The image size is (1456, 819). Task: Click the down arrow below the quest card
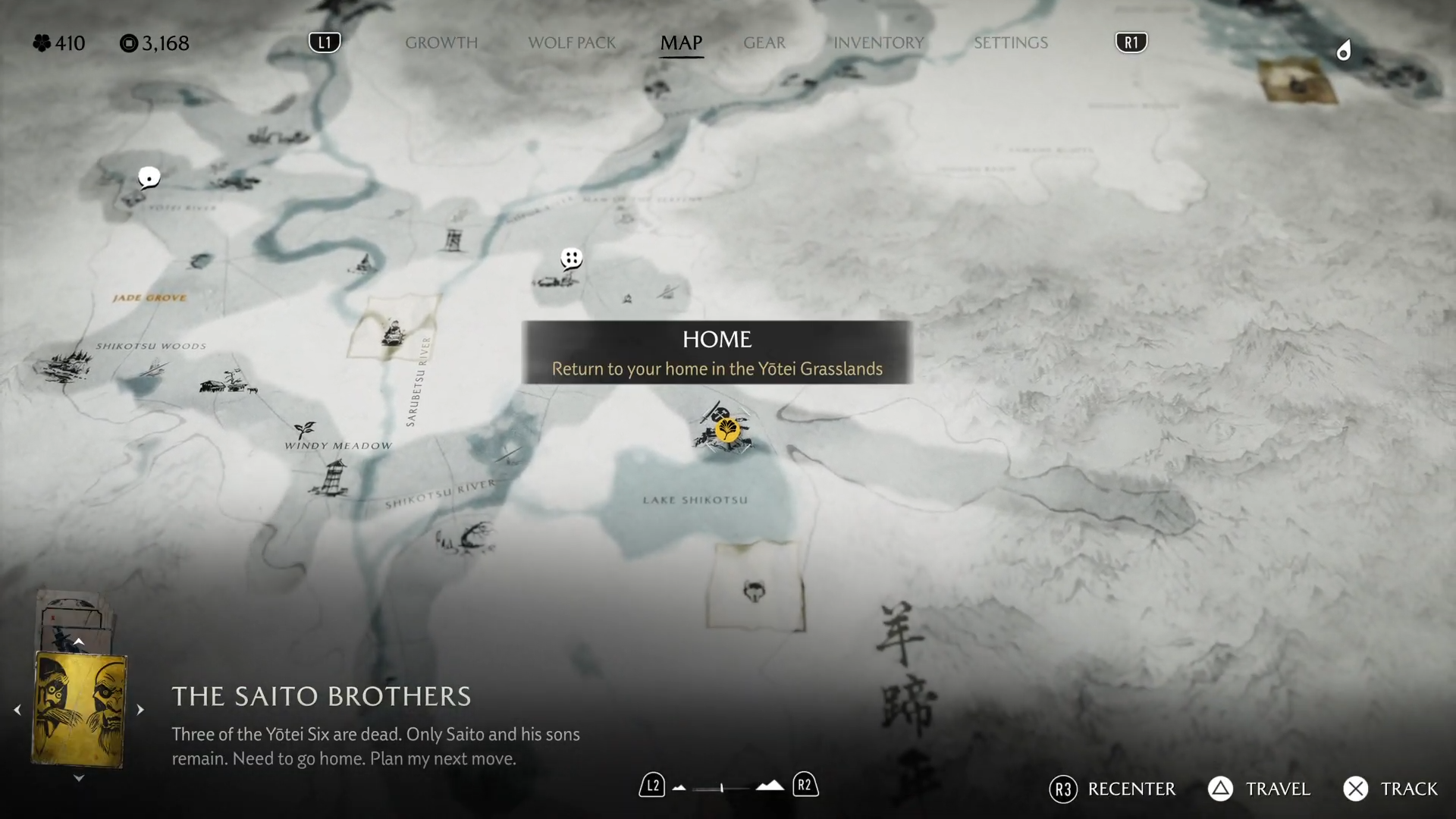[x=79, y=778]
